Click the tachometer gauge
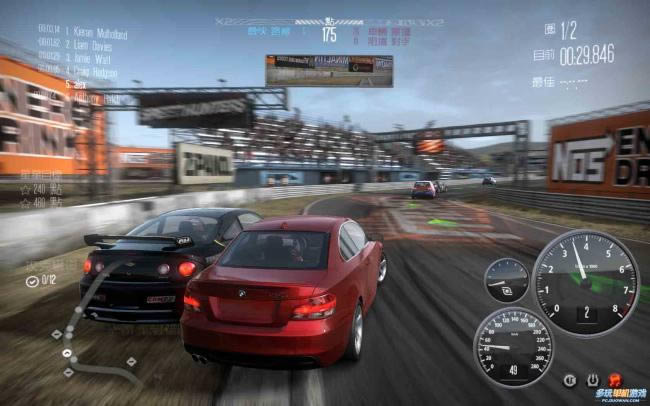The width and height of the screenshot is (650, 406). 584,283
